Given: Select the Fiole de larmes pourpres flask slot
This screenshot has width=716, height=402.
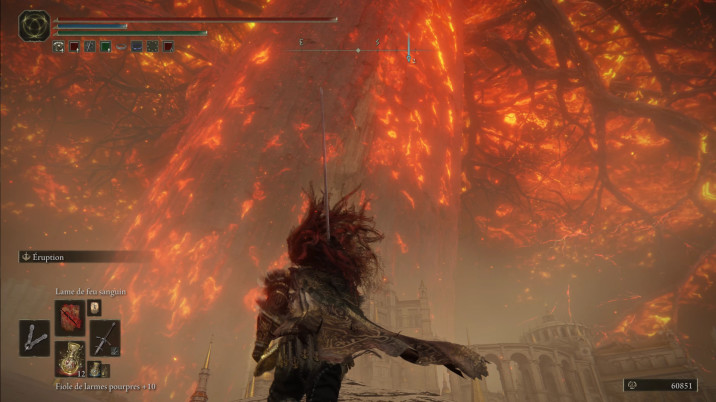Looking at the screenshot, I should pyautogui.click(x=69, y=357).
